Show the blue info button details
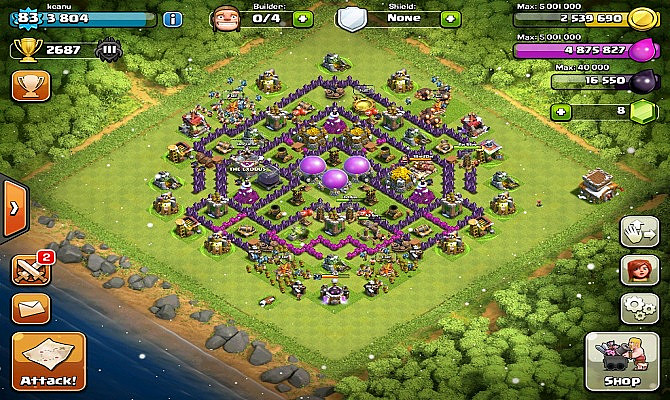Screen dimensions: 670x400 click(173, 19)
